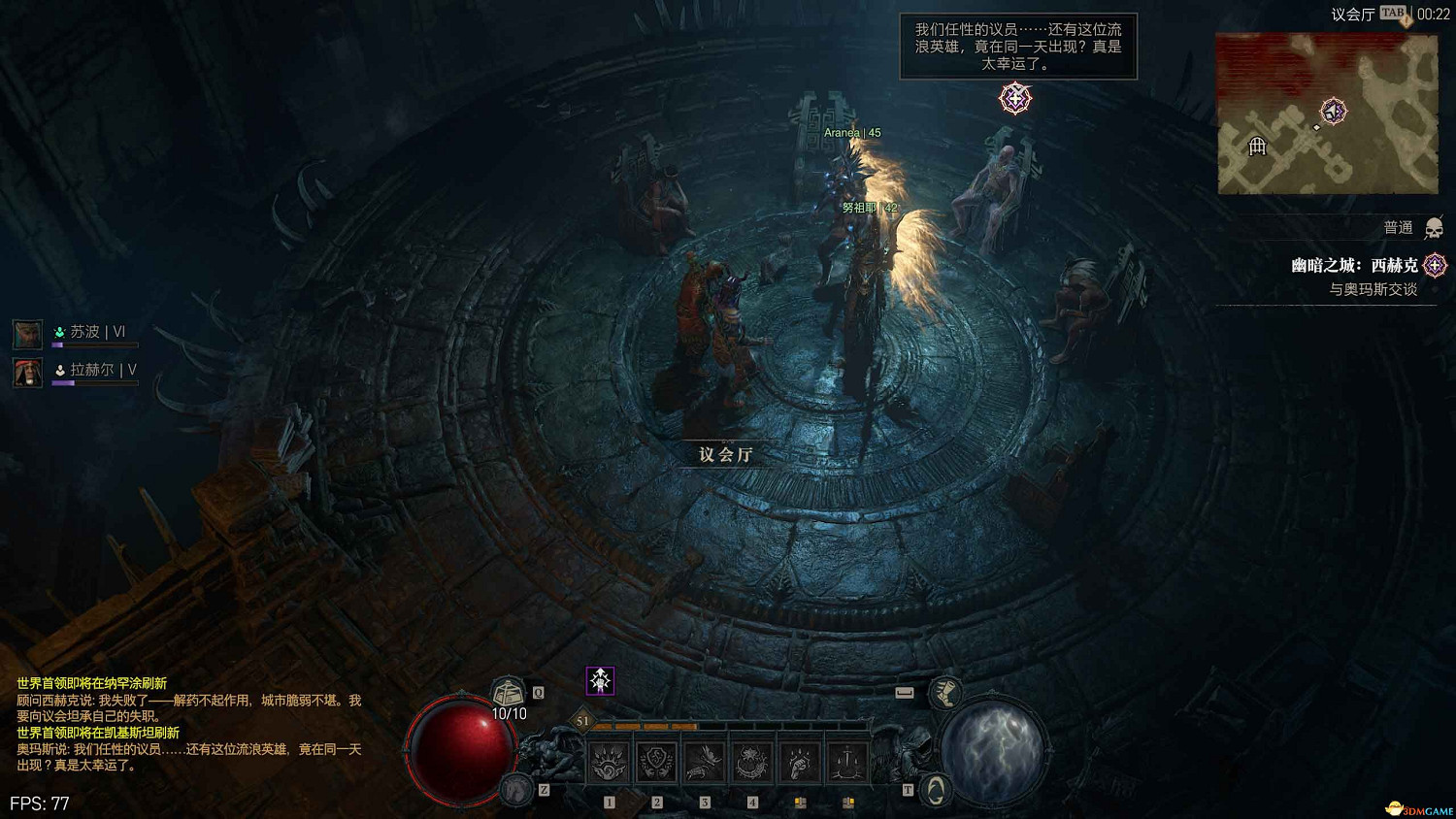This screenshot has width=1456, height=819.
Task: Click the quest crest beside 幽暗之城：西赫克
Action: 1436,265
